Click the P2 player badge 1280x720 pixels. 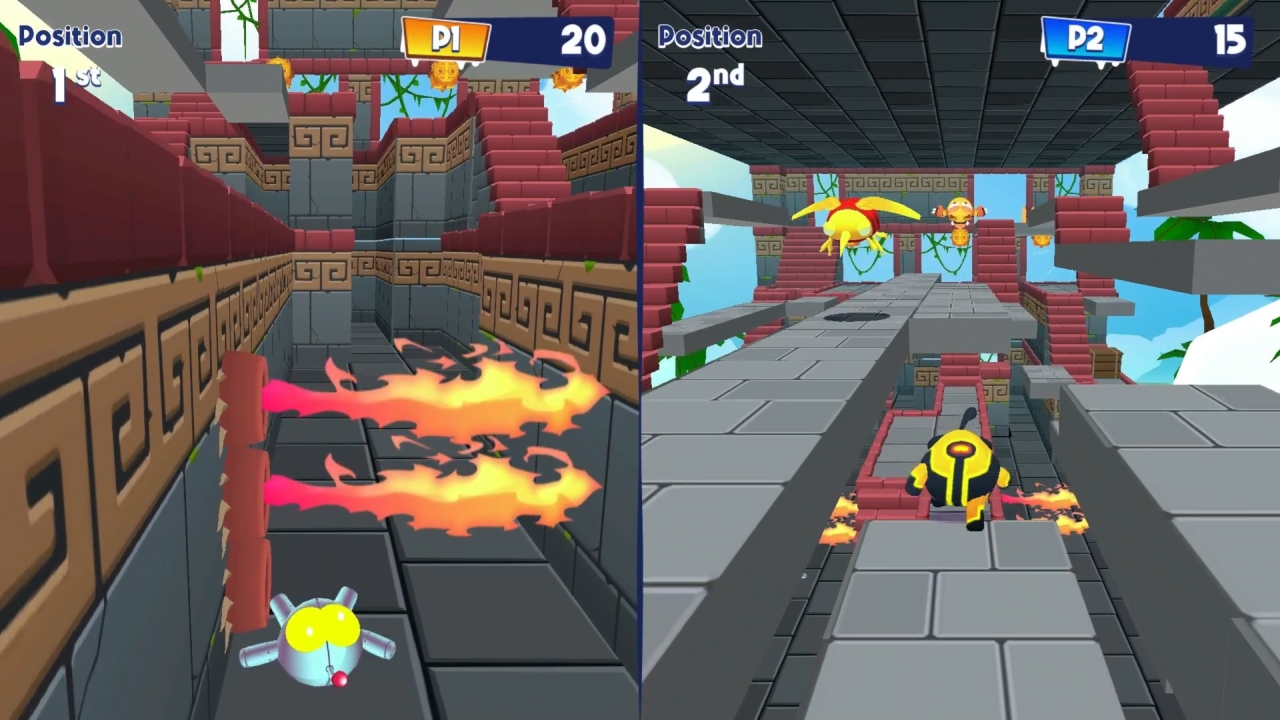(x=1088, y=40)
